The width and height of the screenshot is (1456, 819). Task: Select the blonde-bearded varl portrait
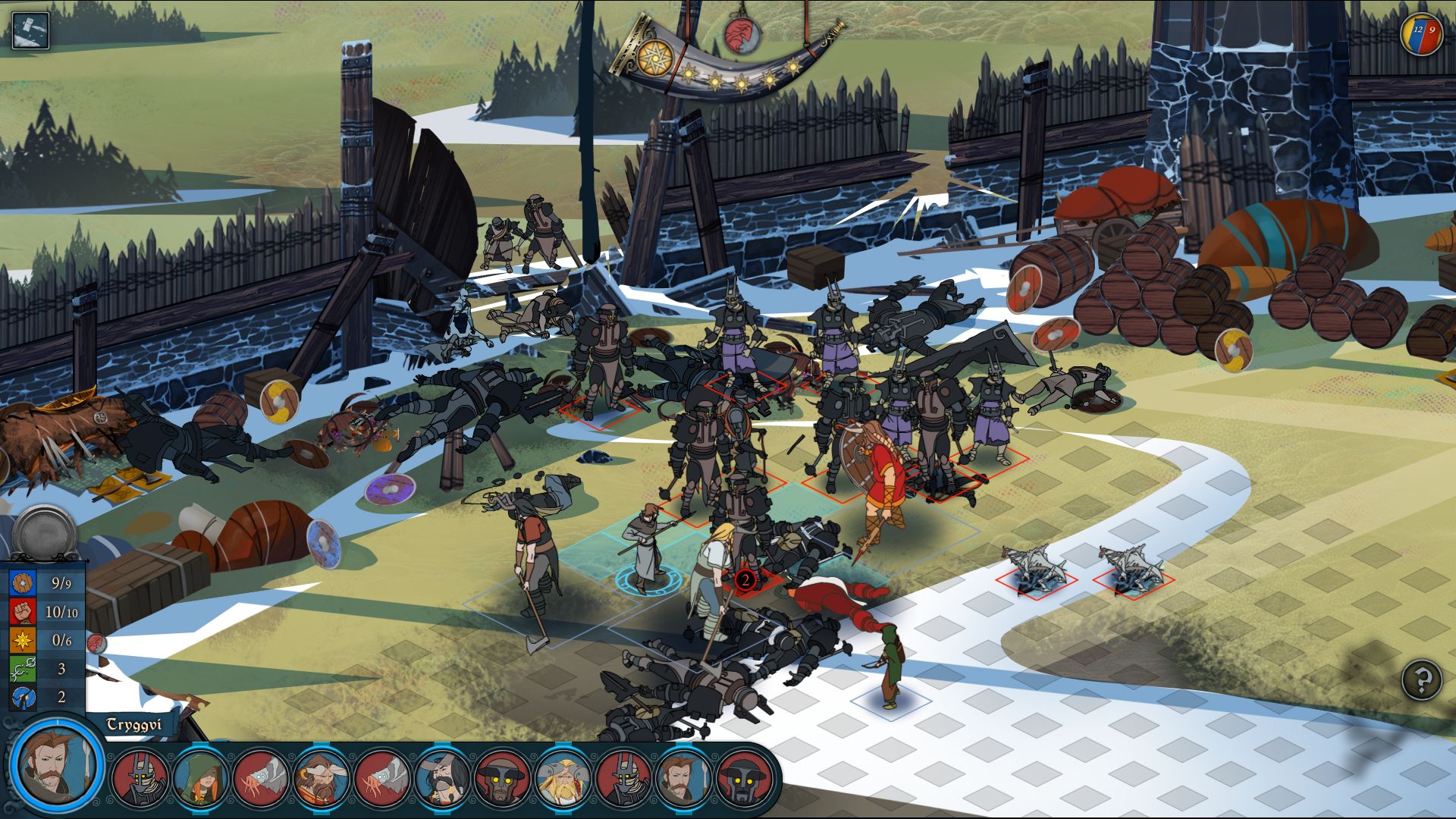click(563, 777)
